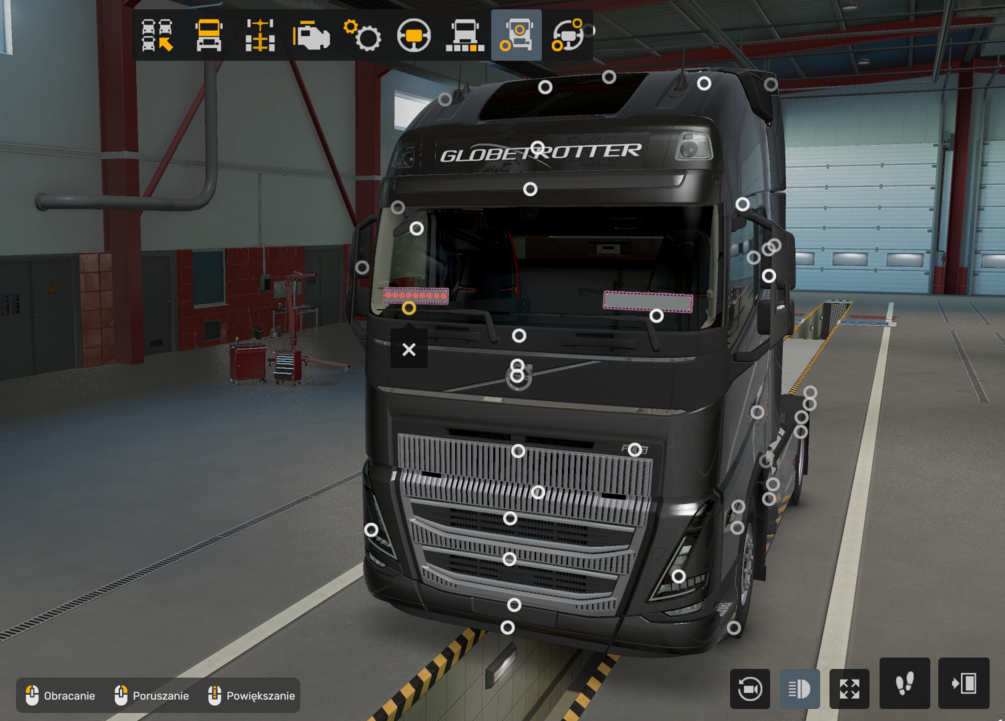The height and width of the screenshot is (721, 1005).
Task: Switch to interior accessories steering wheel category
Action: (568, 35)
